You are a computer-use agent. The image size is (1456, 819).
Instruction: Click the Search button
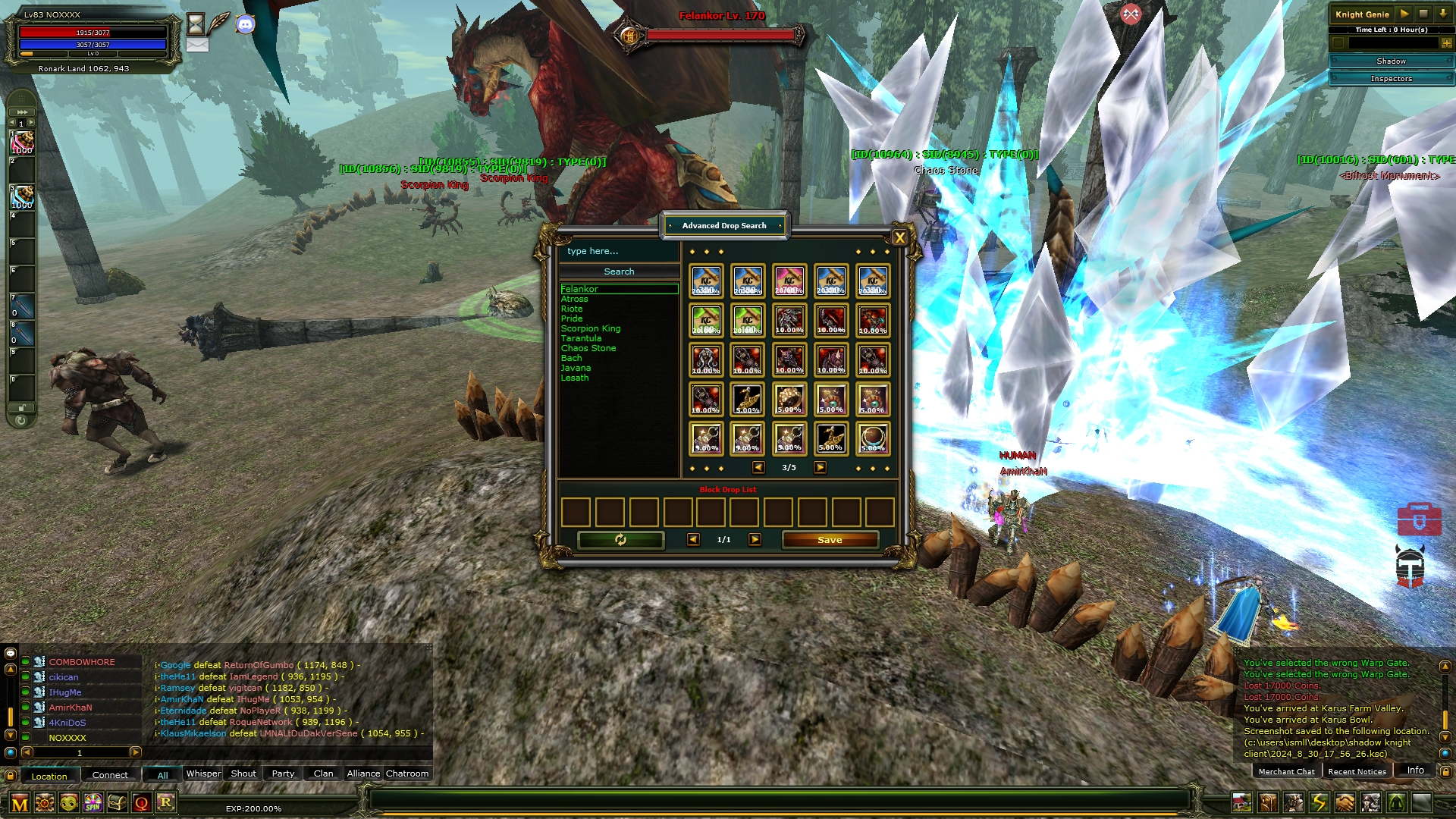(x=619, y=271)
